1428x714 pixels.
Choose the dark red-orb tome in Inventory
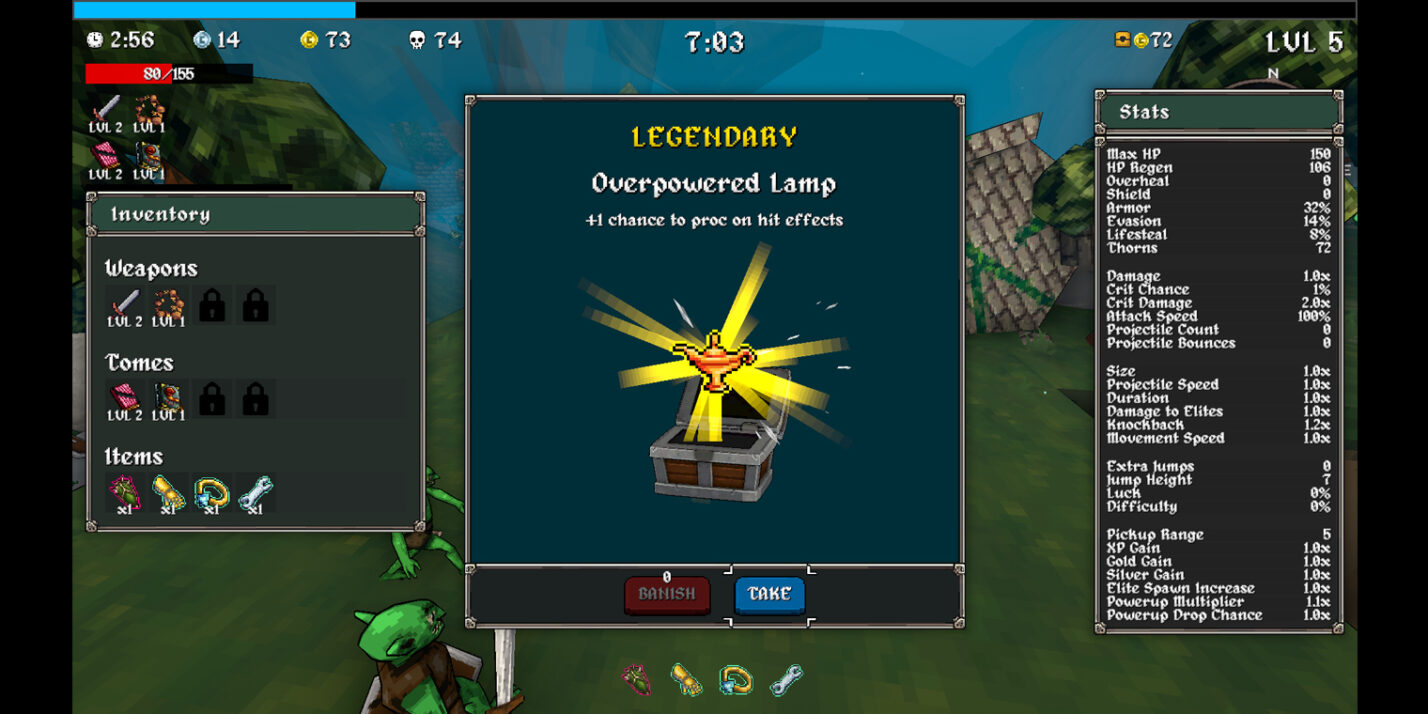(x=168, y=397)
